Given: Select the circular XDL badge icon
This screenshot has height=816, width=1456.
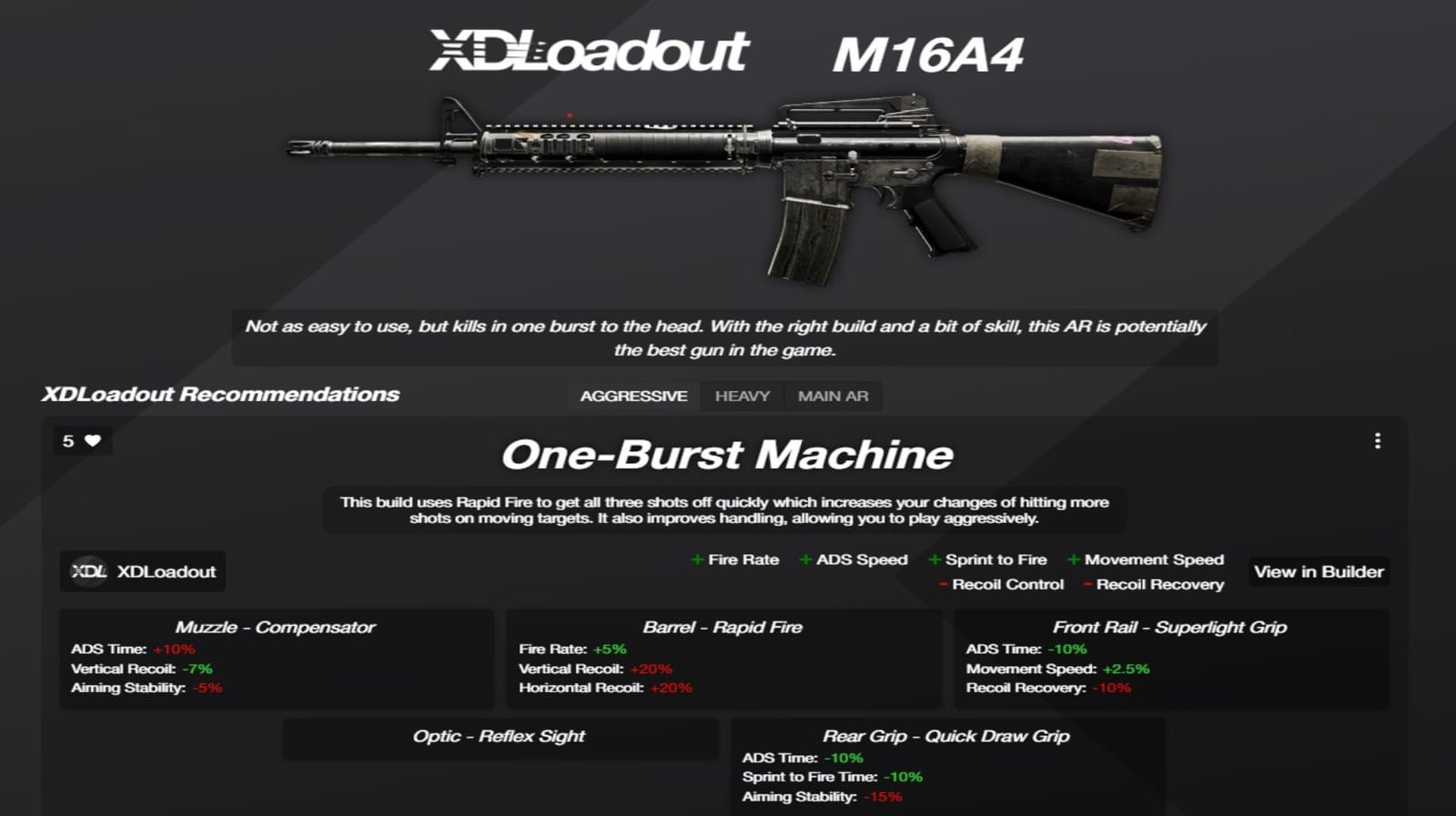Looking at the screenshot, I should coord(89,571).
